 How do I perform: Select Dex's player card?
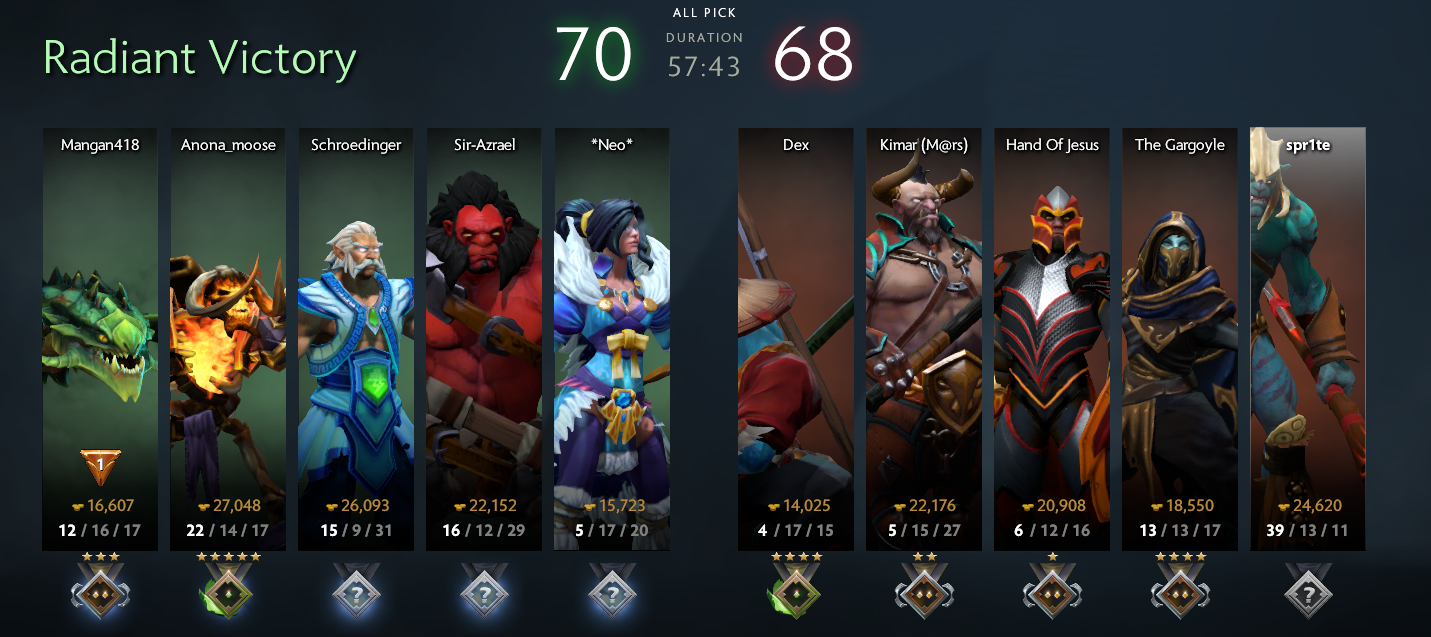tap(795, 338)
